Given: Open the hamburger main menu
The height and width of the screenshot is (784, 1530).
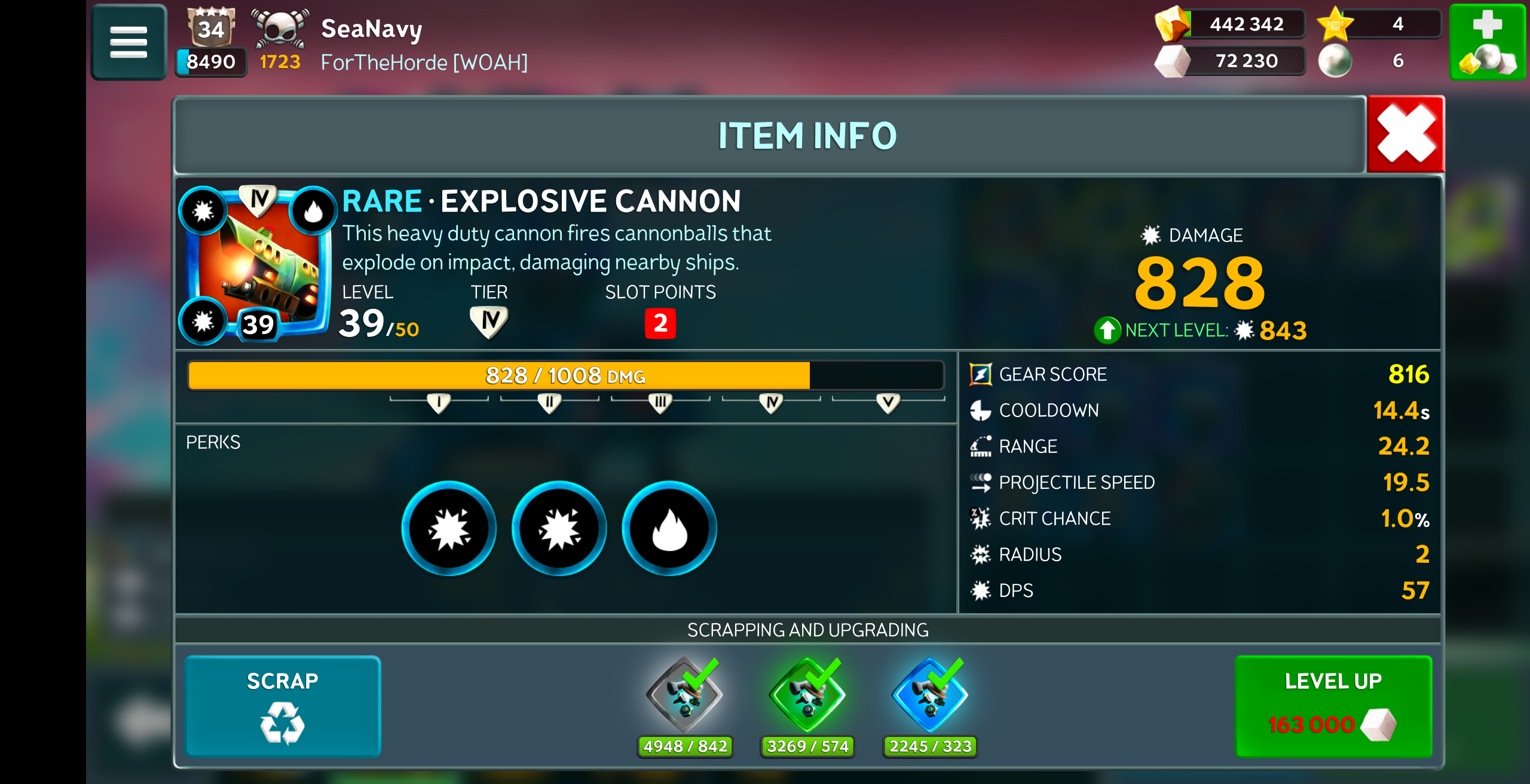Looking at the screenshot, I should tap(128, 42).
